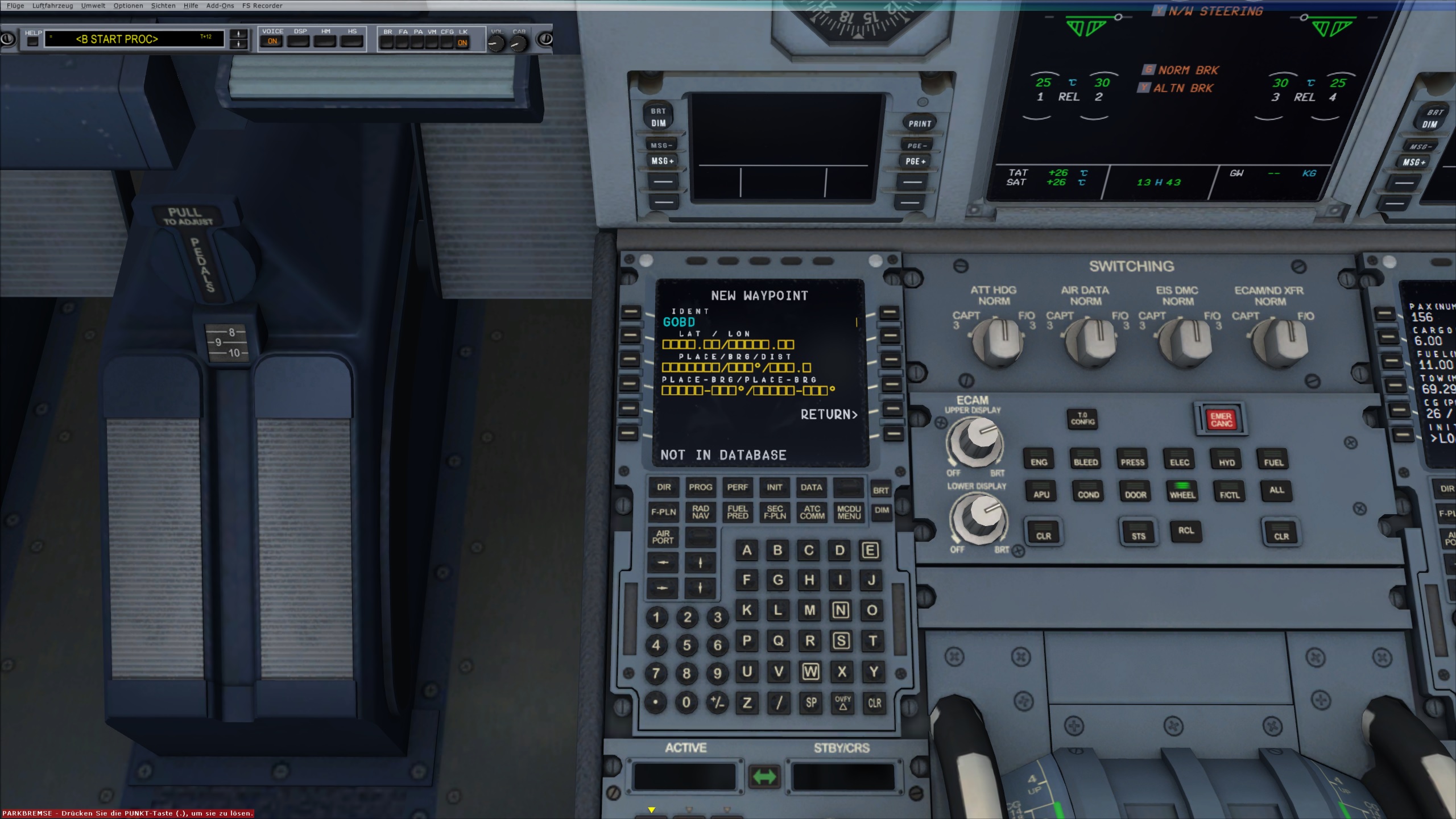Image resolution: width=1456 pixels, height=819 pixels.
Task: Open the Flüge menu
Action: click(15, 6)
